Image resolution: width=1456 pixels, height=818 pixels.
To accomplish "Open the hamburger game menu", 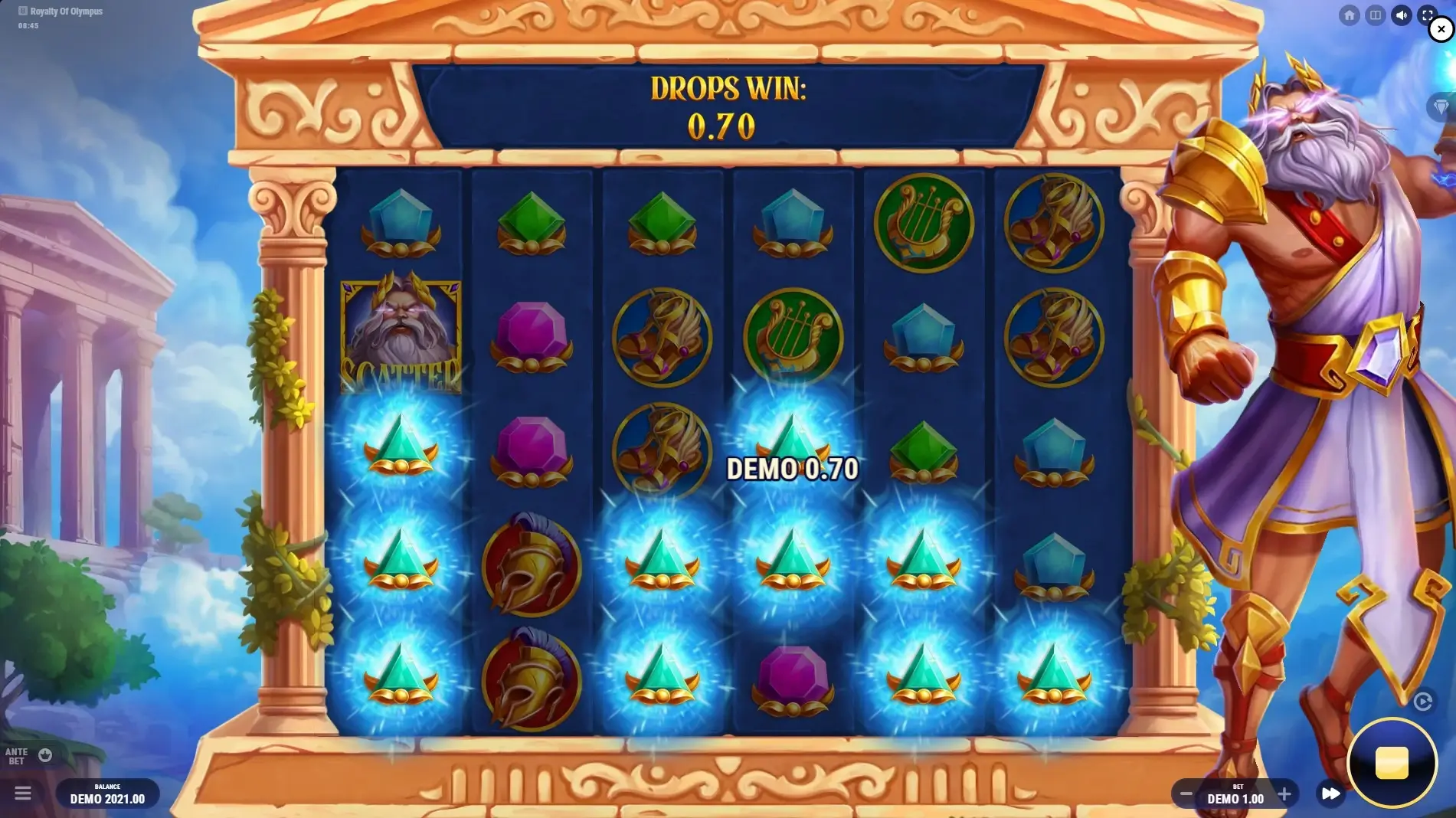I will pos(25,794).
